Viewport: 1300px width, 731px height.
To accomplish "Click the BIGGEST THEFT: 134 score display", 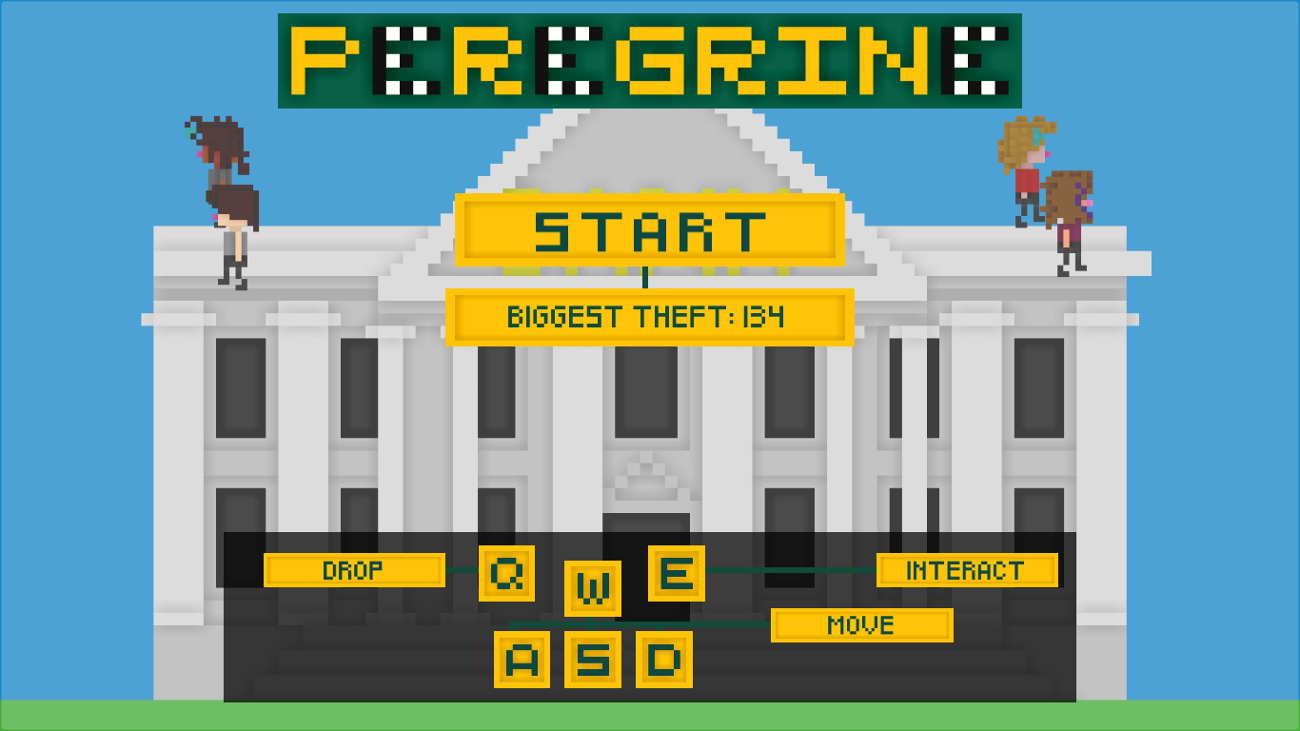I will [x=650, y=317].
